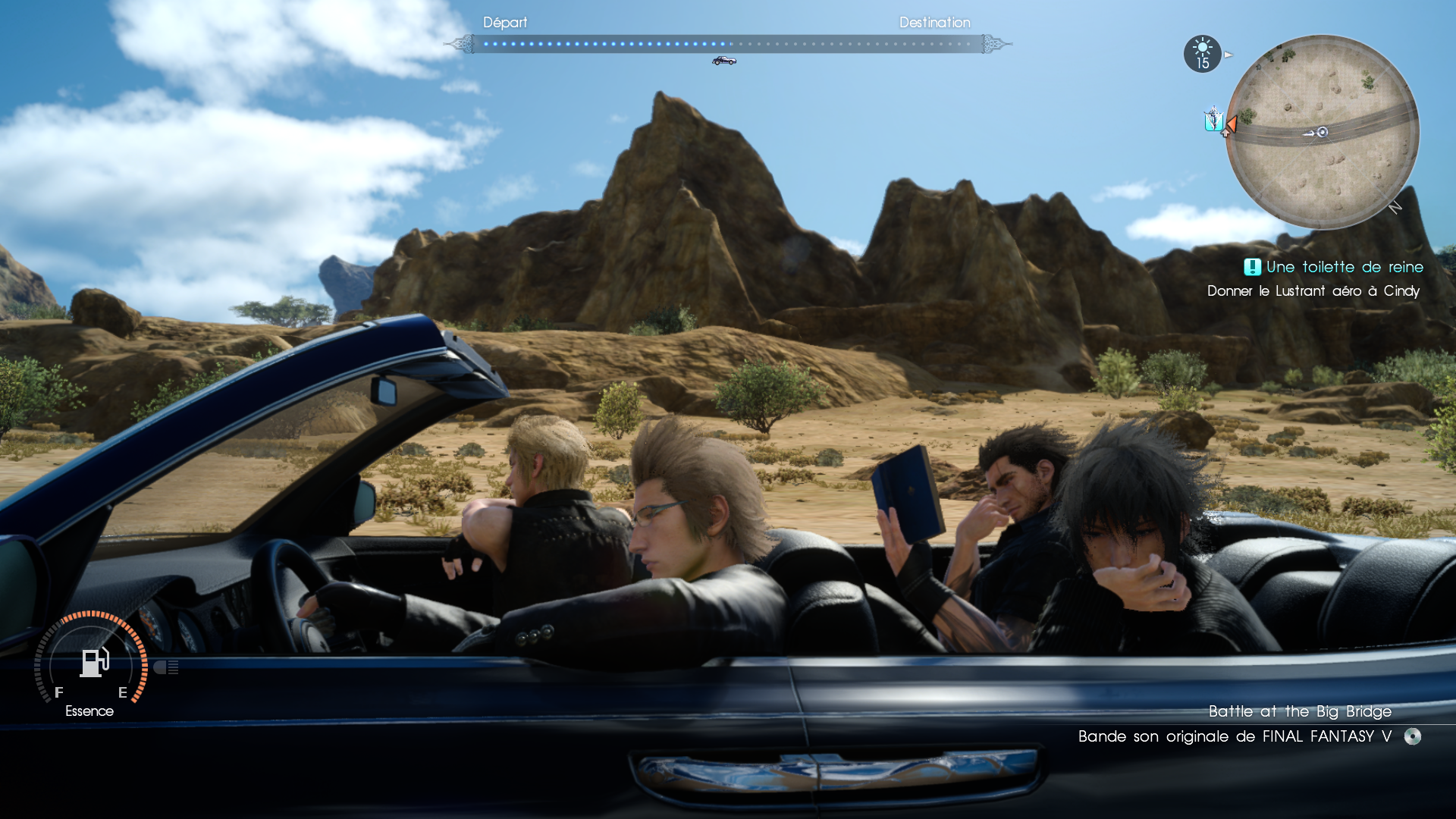Click the car marker on the travel bar

point(724,59)
